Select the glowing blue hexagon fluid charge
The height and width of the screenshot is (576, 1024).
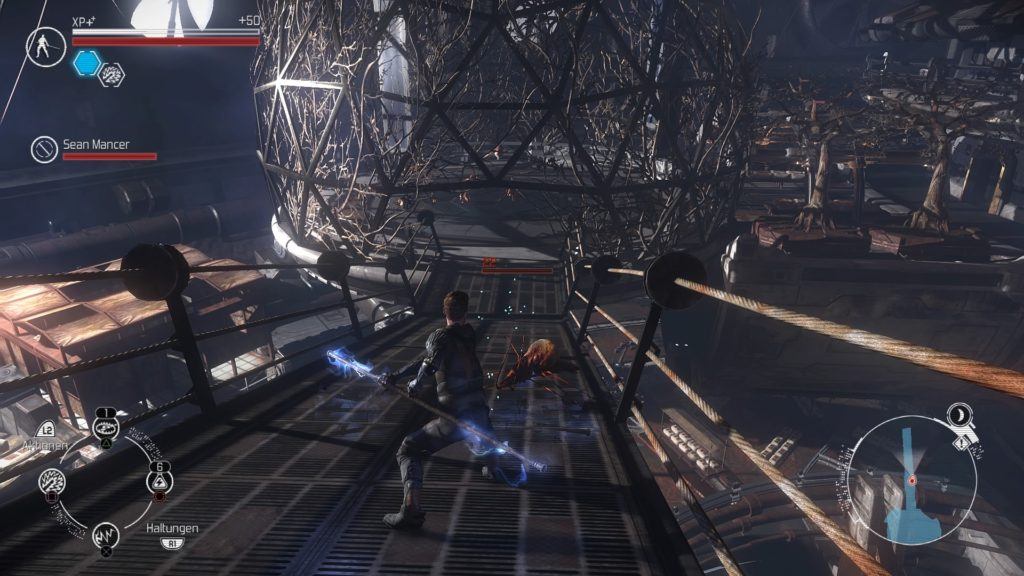pos(86,64)
